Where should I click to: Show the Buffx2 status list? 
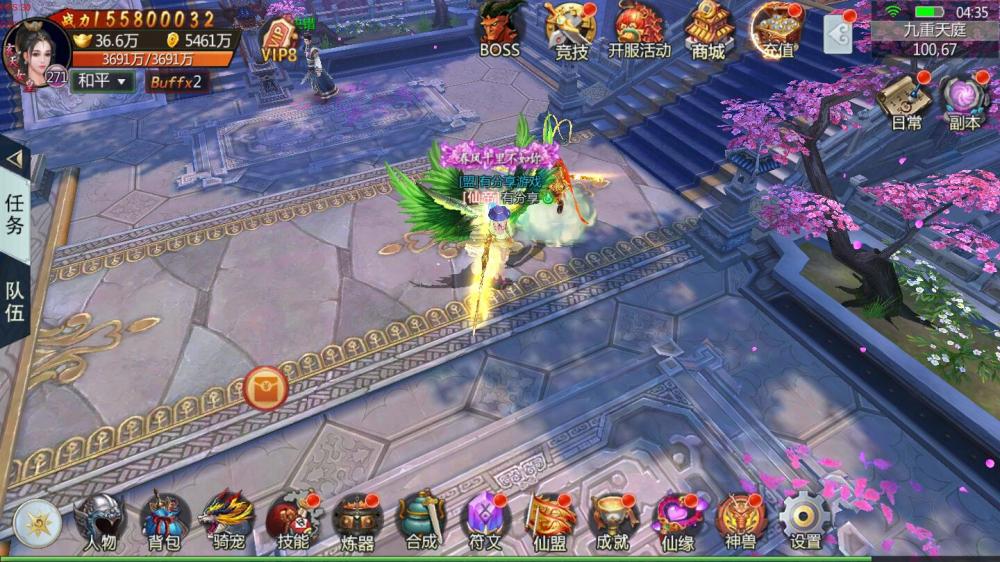pos(176,81)
